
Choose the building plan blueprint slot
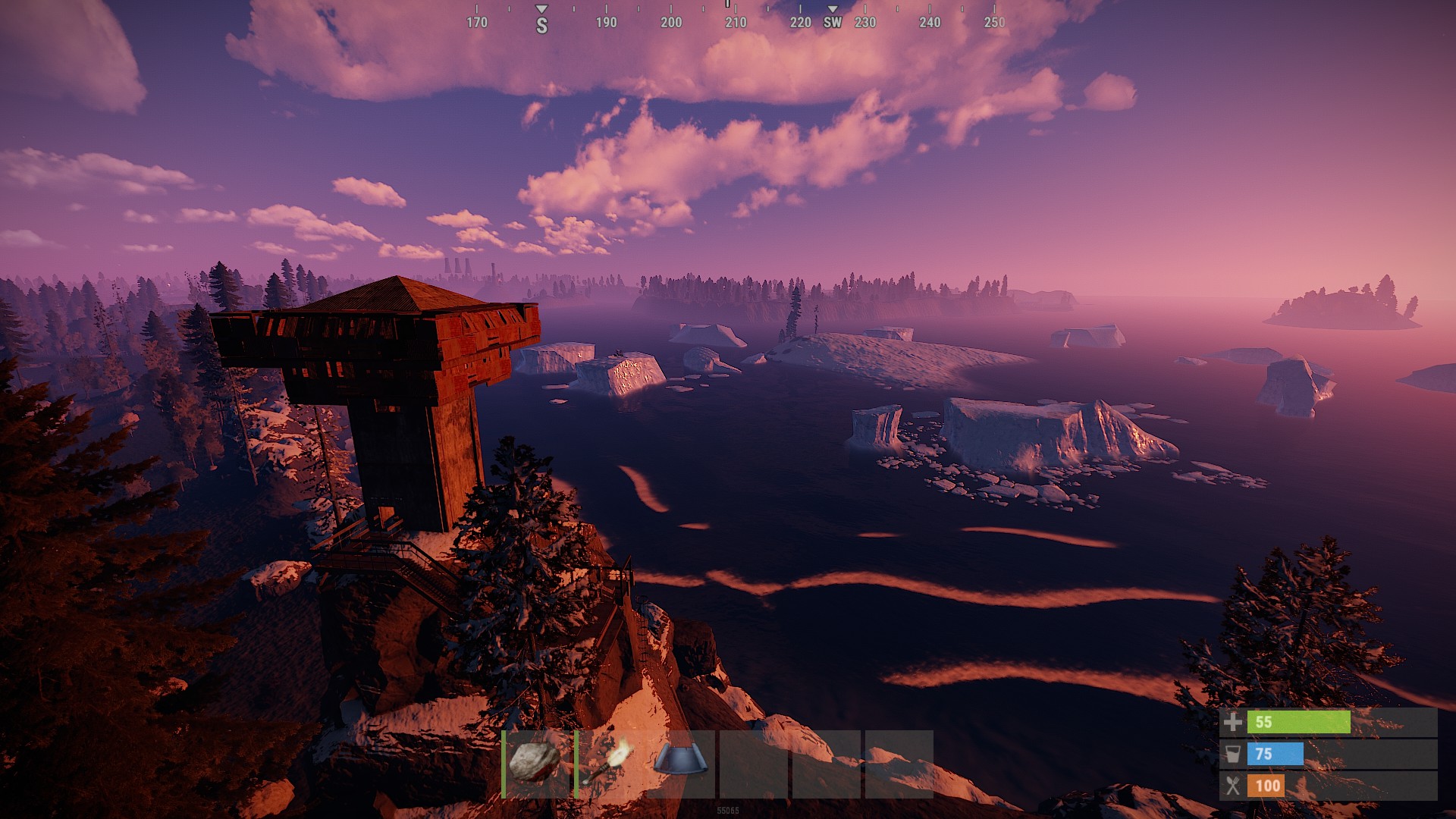point(680,761)
